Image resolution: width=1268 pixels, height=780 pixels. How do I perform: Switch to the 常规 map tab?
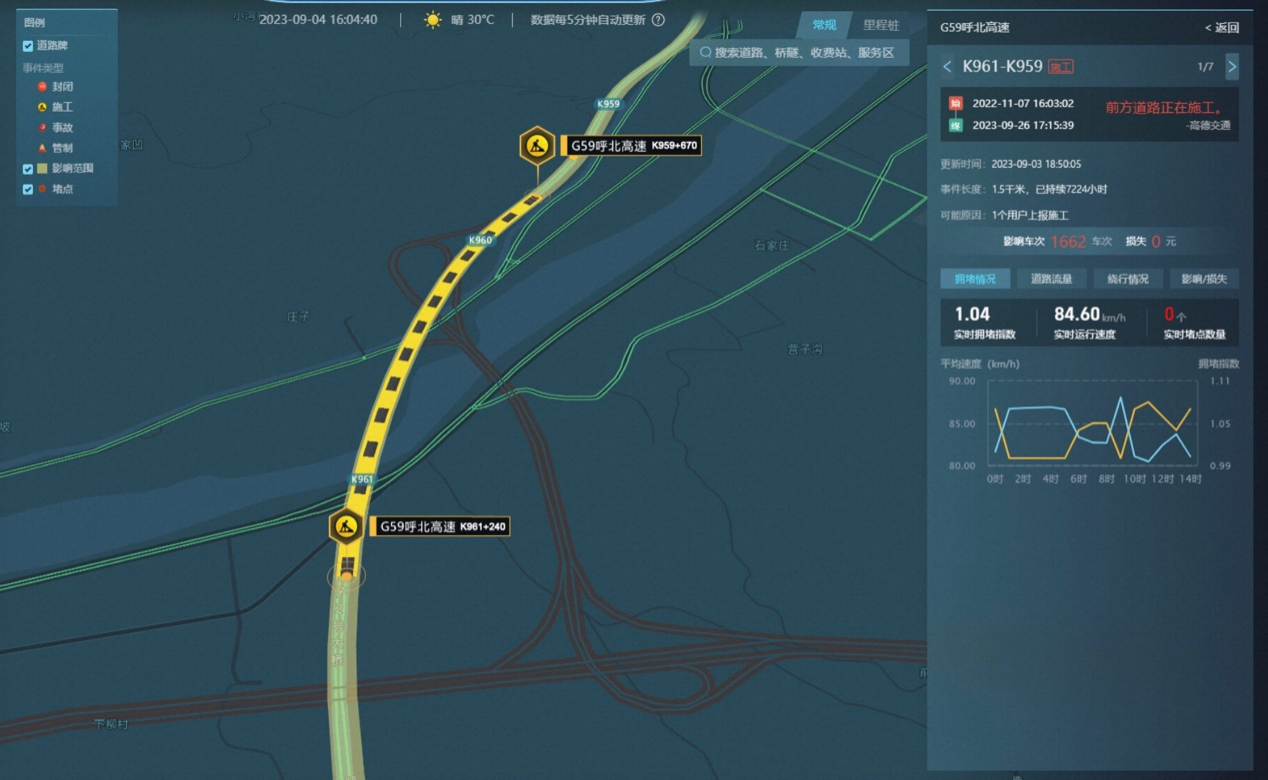tap(824, 25)
